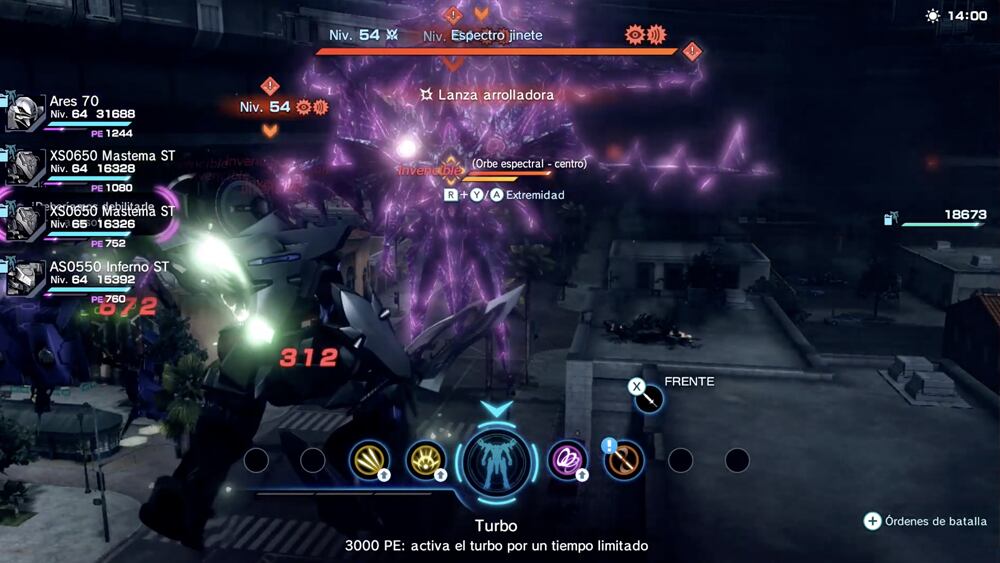Use the yellow claw slash art
The image size is (1000, 563).
[369, 460]
